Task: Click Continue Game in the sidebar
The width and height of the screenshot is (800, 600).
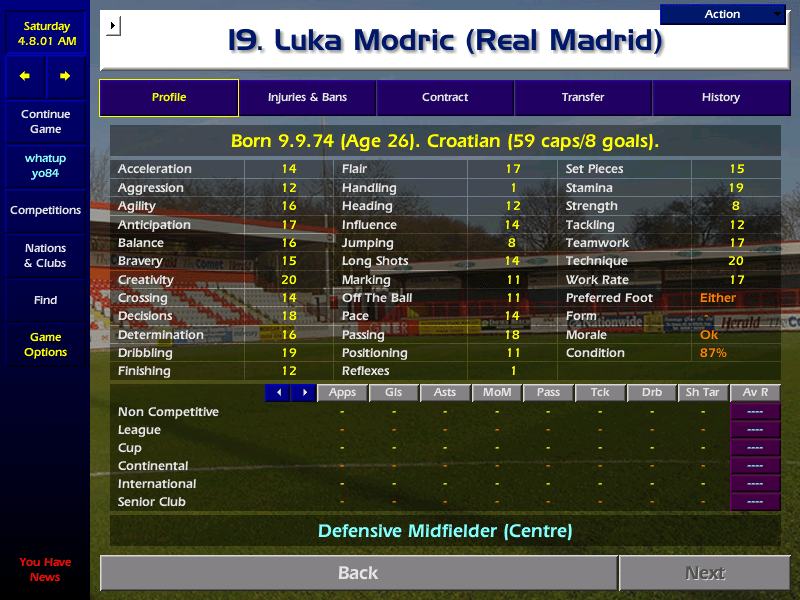Action: click(x=45, y=122)
